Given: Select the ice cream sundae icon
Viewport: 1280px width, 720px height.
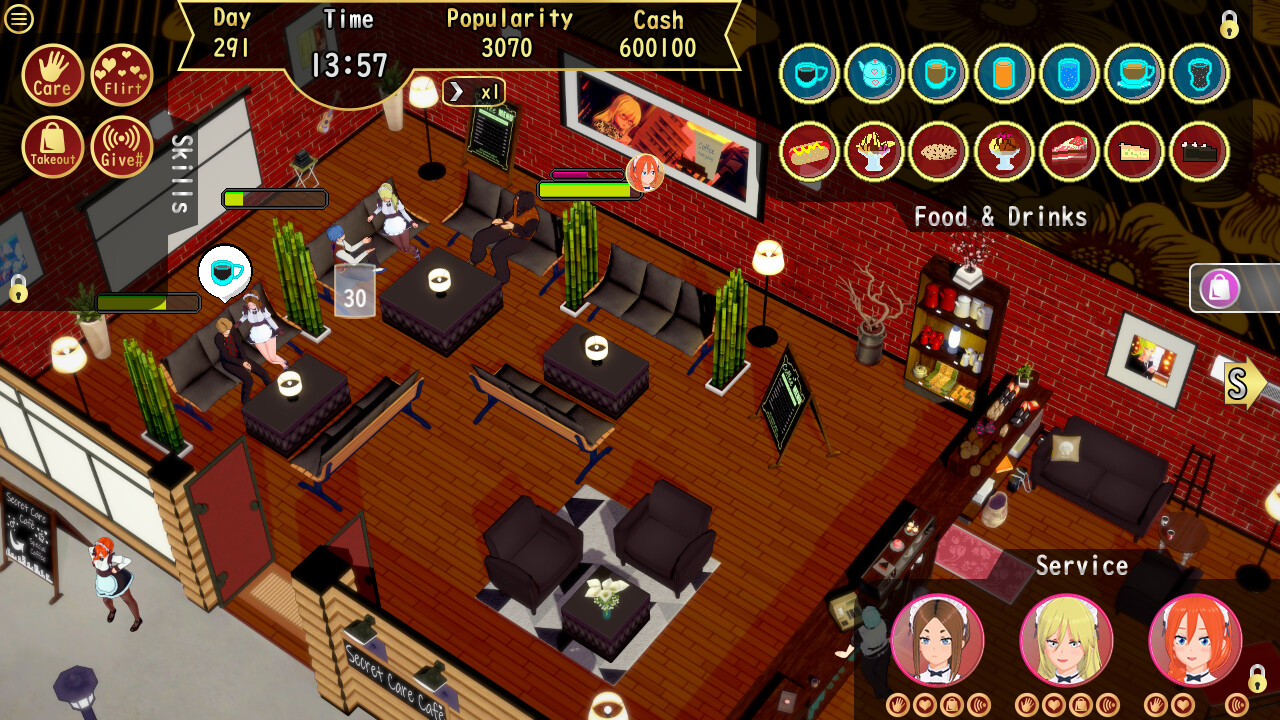Looking at the screenshot, I should (x=1004, y=151).
